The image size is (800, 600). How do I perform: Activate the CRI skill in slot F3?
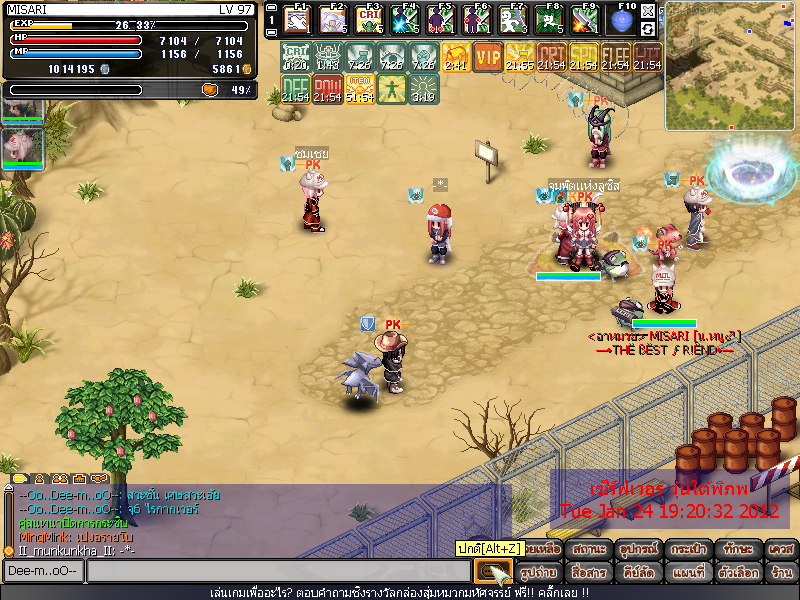coord(369,19)
